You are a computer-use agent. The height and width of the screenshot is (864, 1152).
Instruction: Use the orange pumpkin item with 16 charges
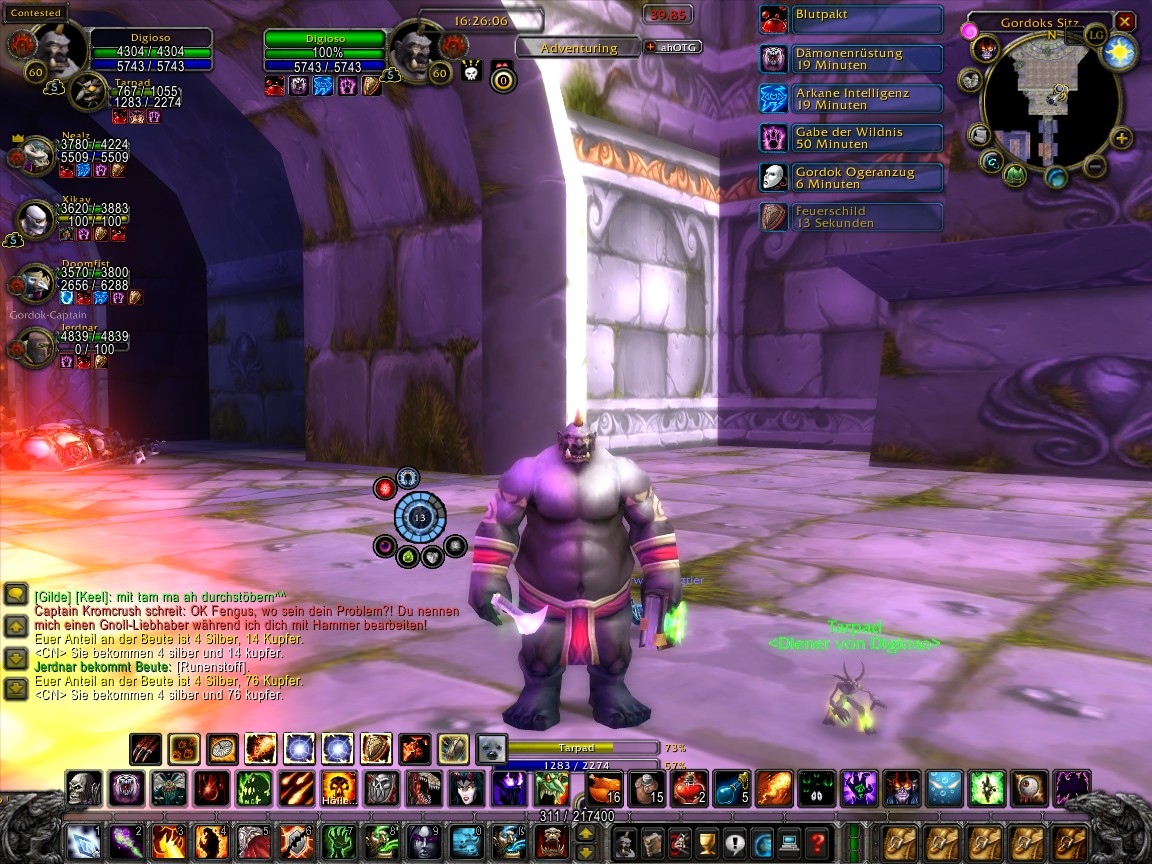click(x=604, y=788)
